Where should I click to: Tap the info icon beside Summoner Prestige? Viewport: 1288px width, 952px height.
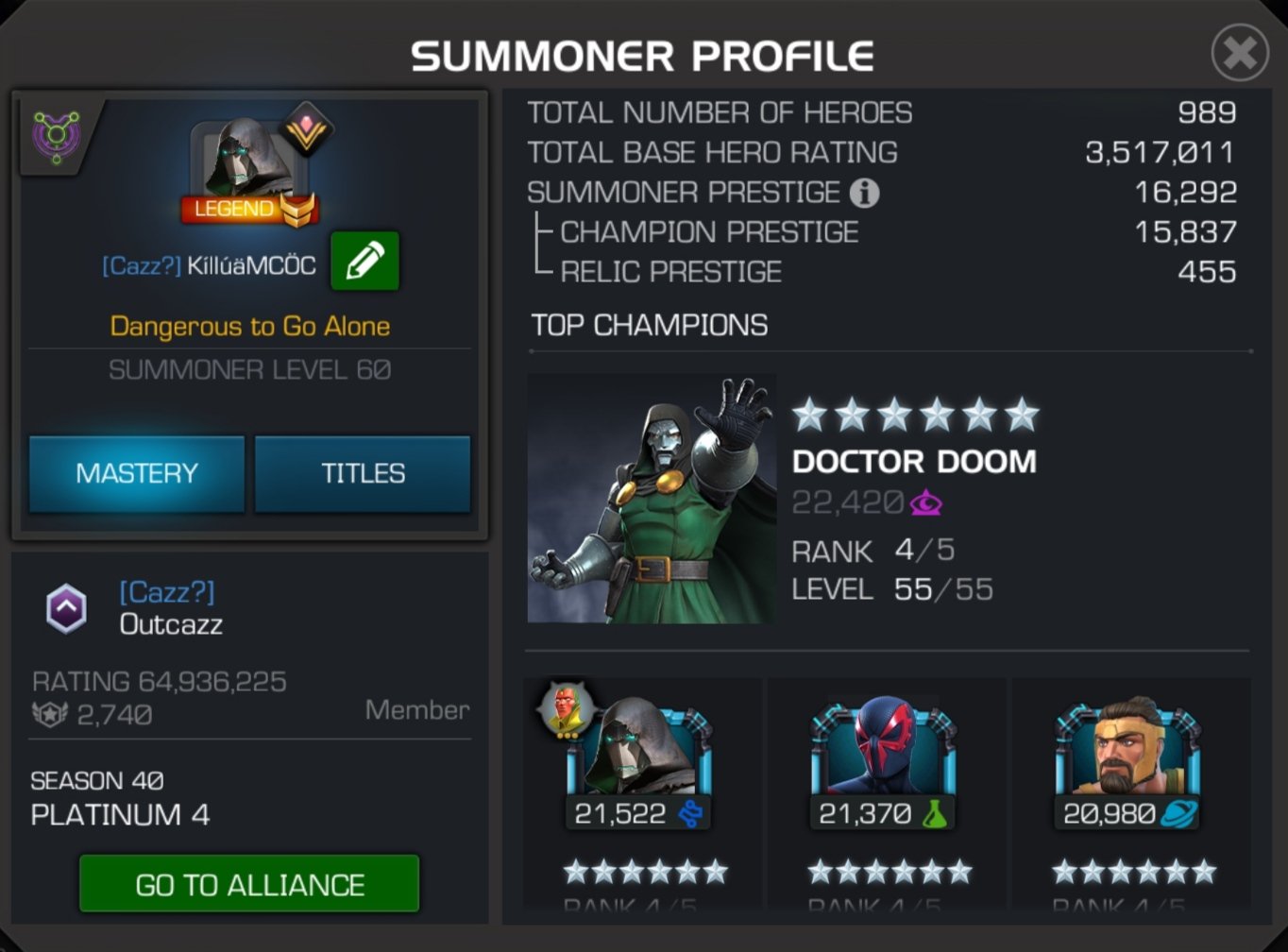[x=864, y=193]
